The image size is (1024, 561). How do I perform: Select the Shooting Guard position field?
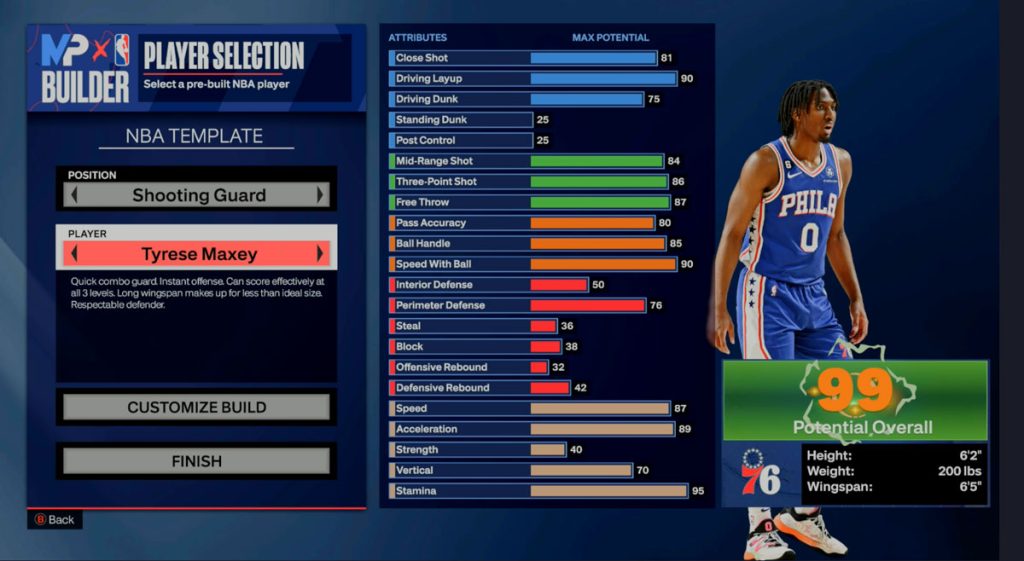[198, 195]
